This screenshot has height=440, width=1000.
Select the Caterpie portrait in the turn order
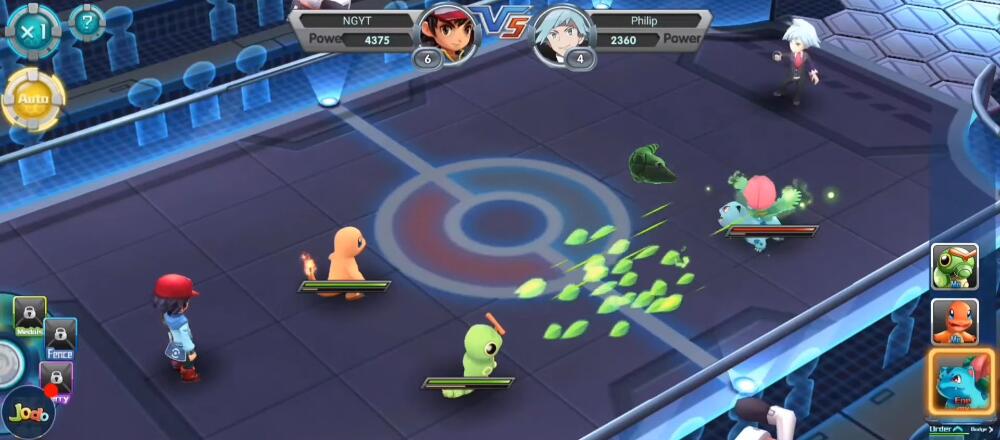[954, 267]
